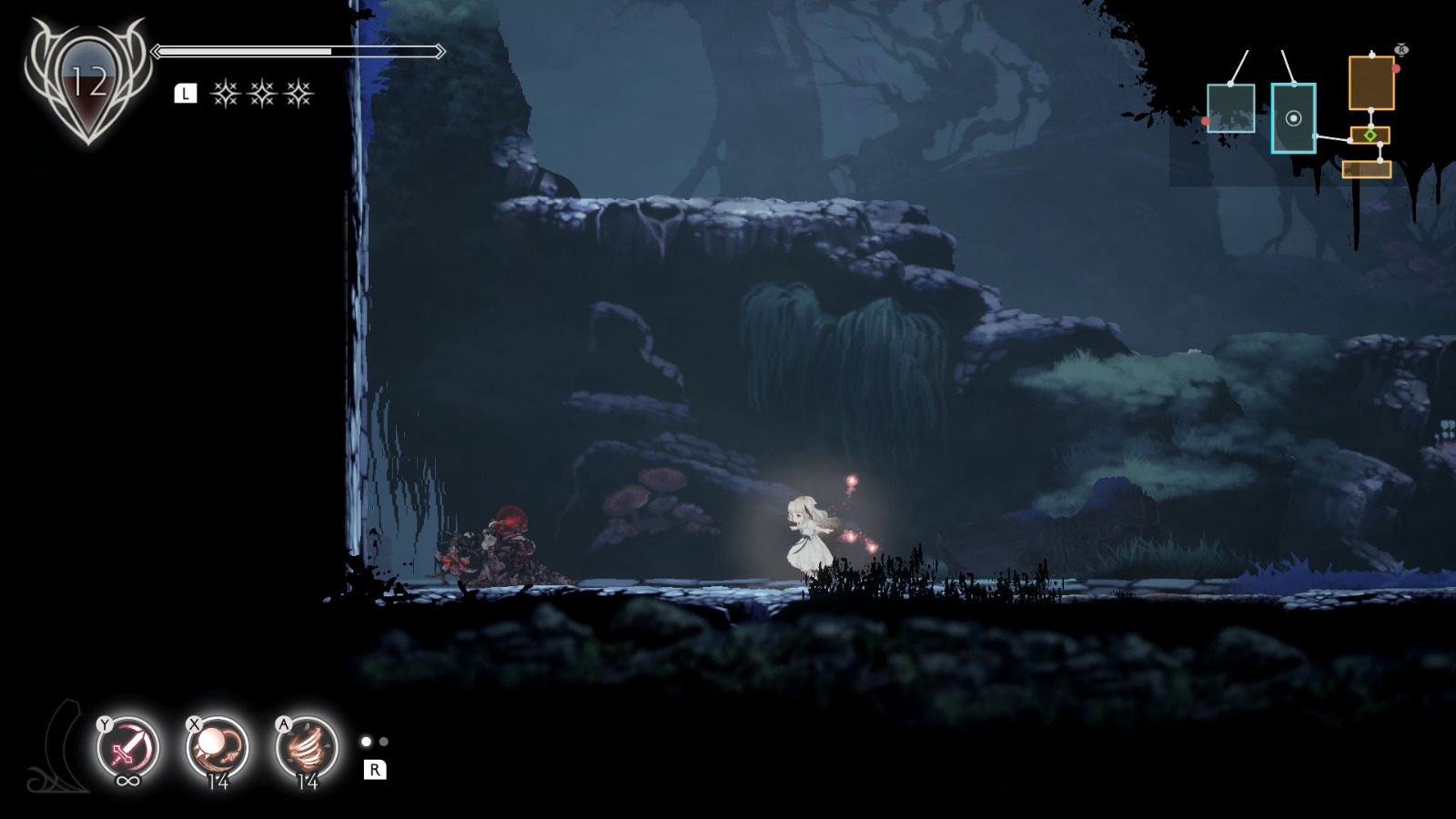
Task: Click the green respite diamond on the minimap
Action: tap(1370, 136)
